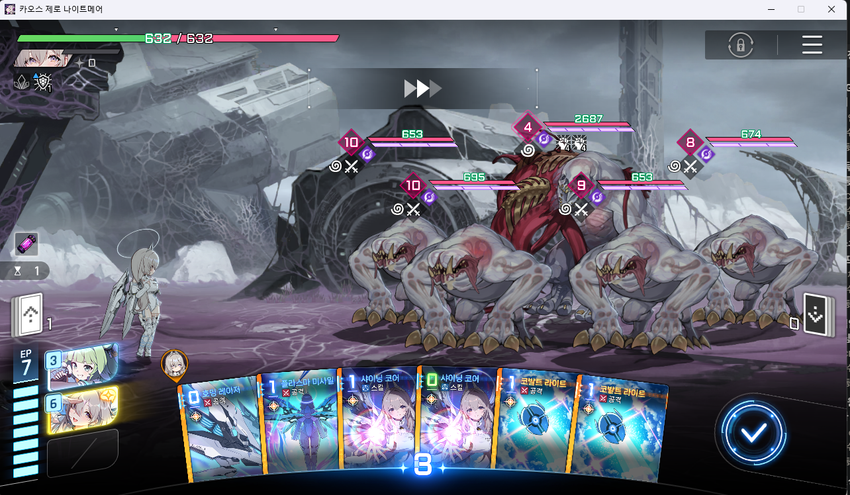Viewport: 850px width, 495px height.
Task: Toggle the padlock icon button
Action: tap(740, 45)
